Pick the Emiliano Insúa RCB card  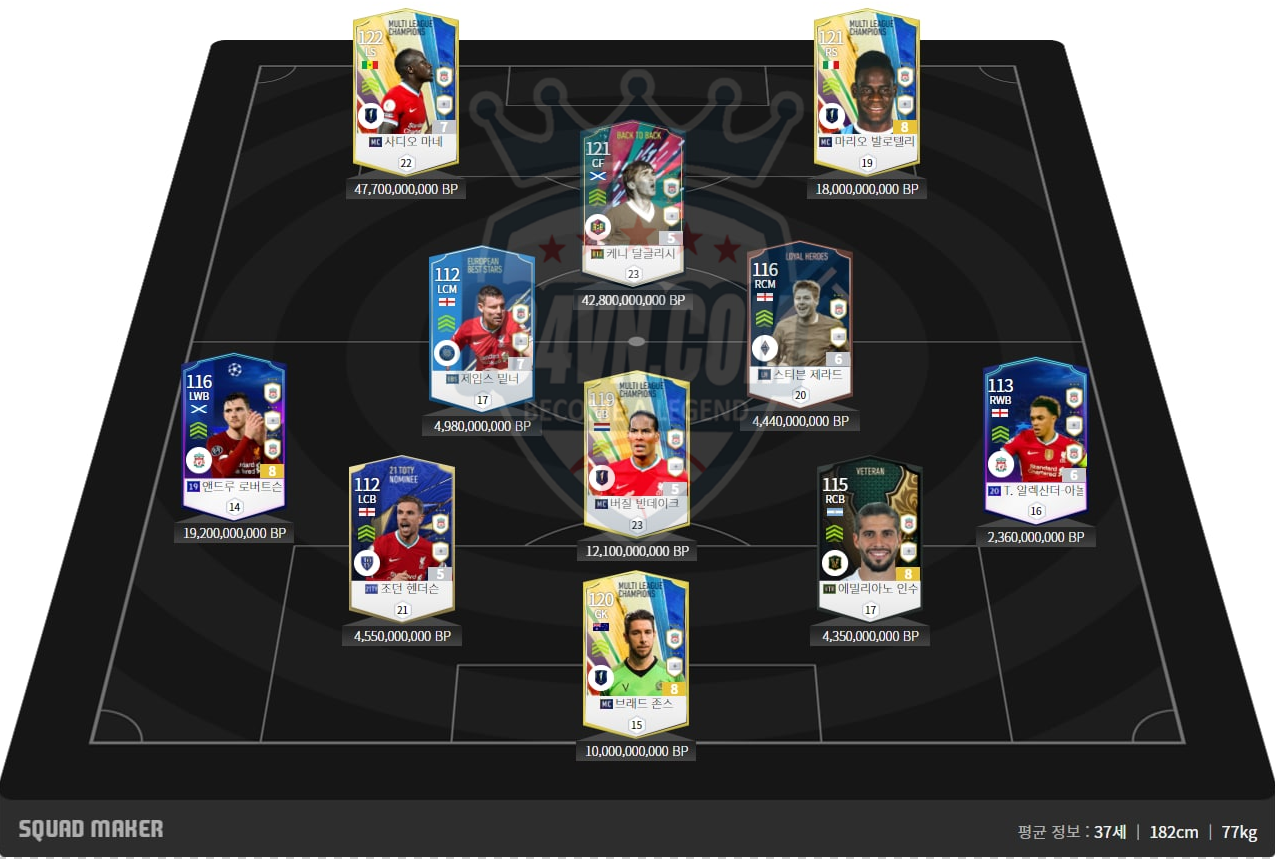click(x=868, y=531)
